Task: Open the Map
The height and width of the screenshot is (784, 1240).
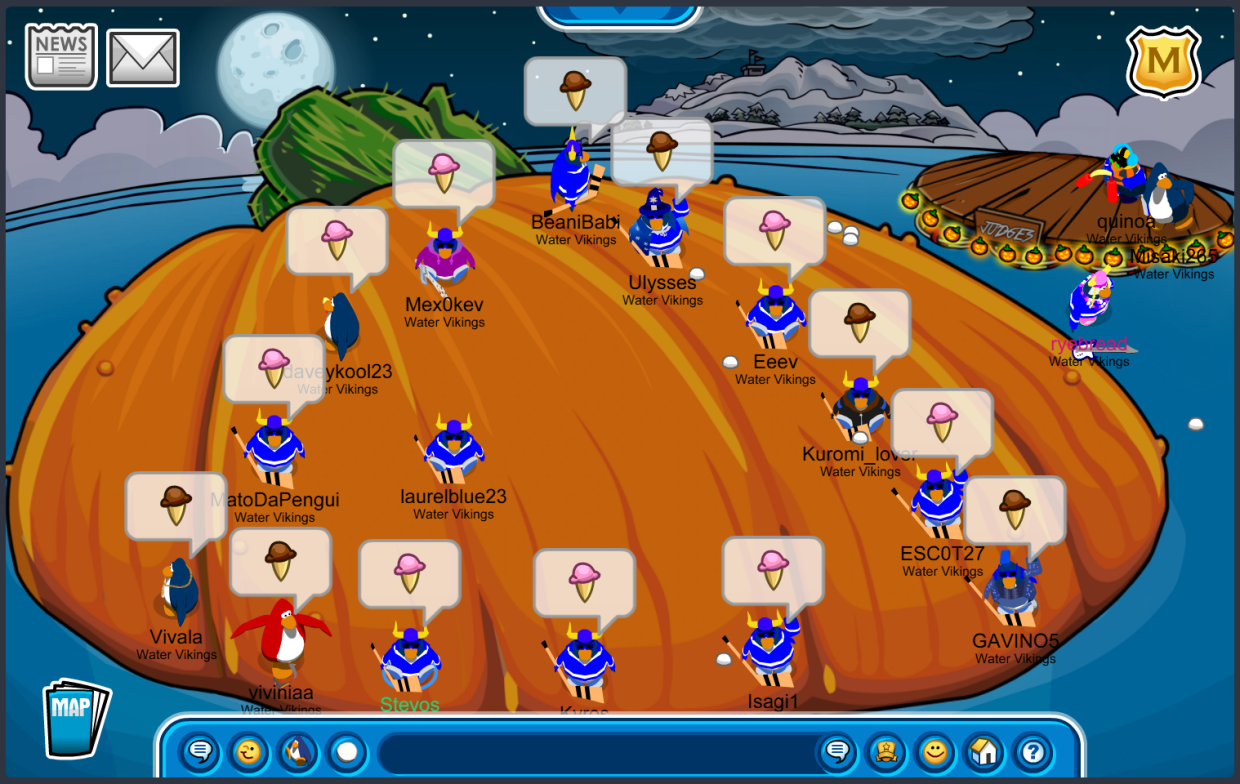Action: (x=76, y=716)
